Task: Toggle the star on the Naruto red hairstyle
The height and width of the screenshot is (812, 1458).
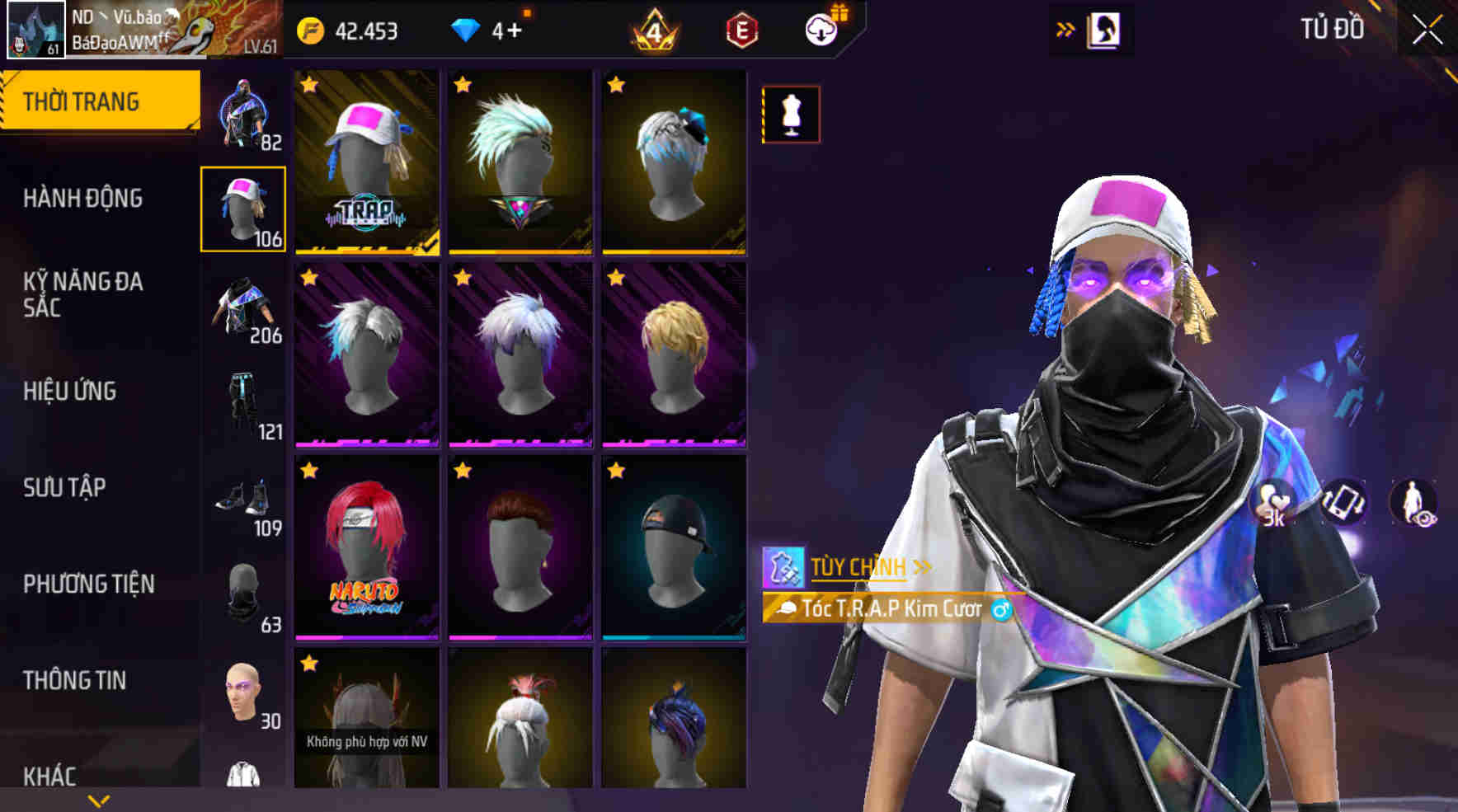Action: pyautogui.click(x=310, y=470)
